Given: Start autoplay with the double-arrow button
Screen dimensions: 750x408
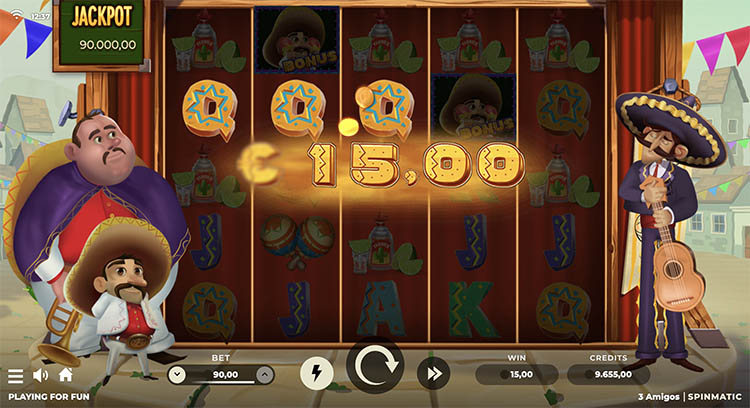Looking at the screenshot, I should coord(433,374).
